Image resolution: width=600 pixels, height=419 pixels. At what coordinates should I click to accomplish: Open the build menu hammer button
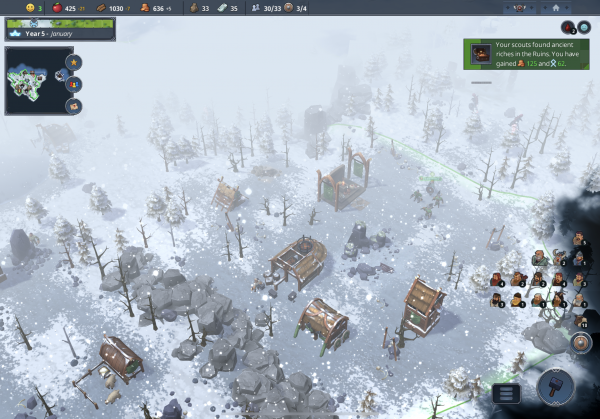click(x=555, y=387)
